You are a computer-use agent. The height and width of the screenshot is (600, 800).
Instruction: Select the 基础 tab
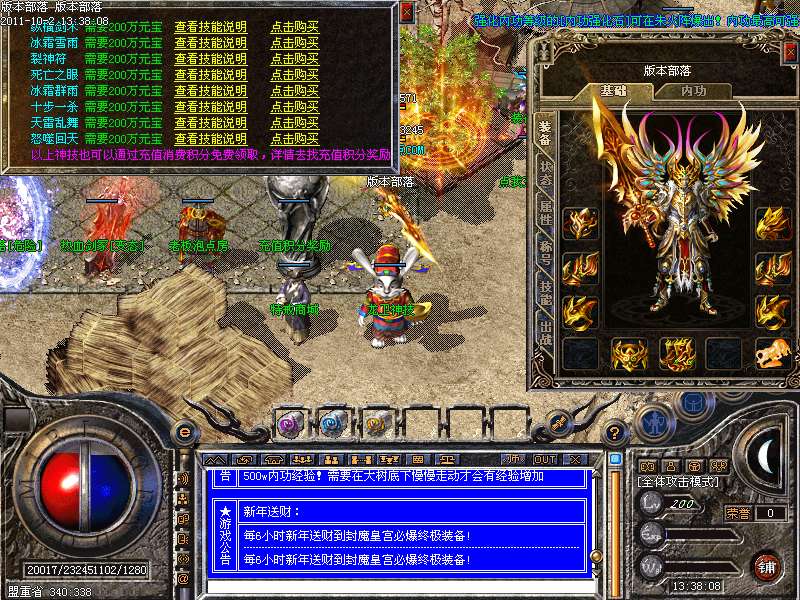click(613, 90)
